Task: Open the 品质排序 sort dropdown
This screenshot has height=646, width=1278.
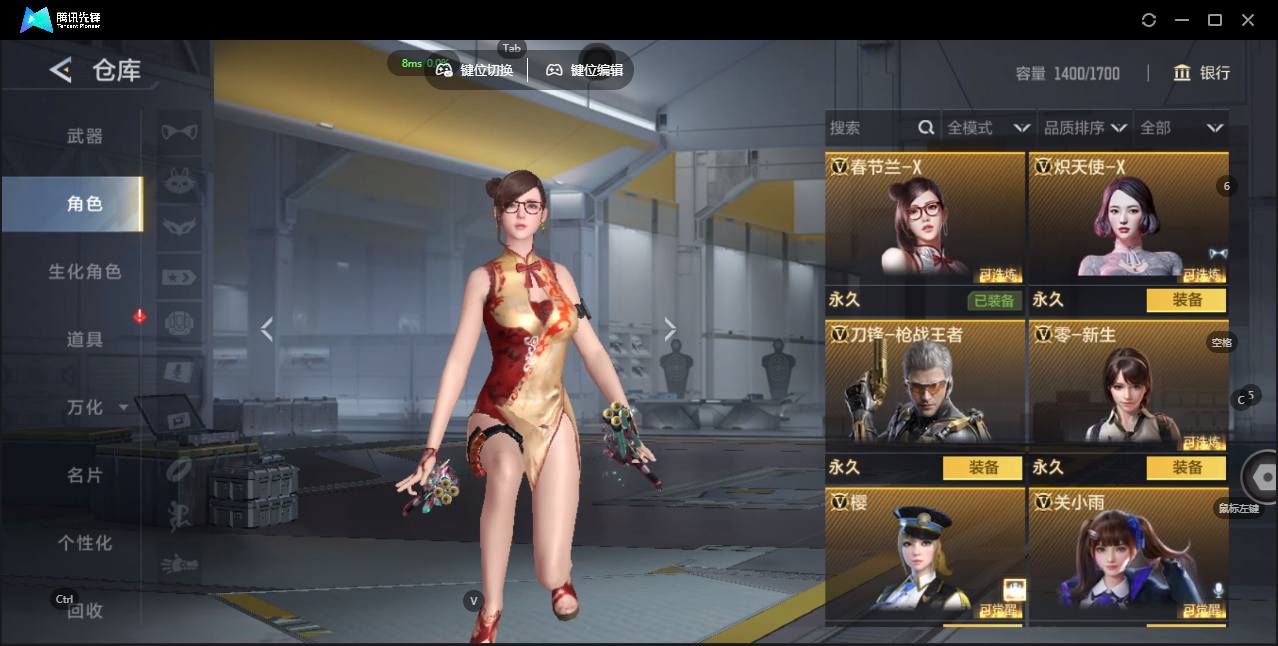Action: pos(1085,128)
